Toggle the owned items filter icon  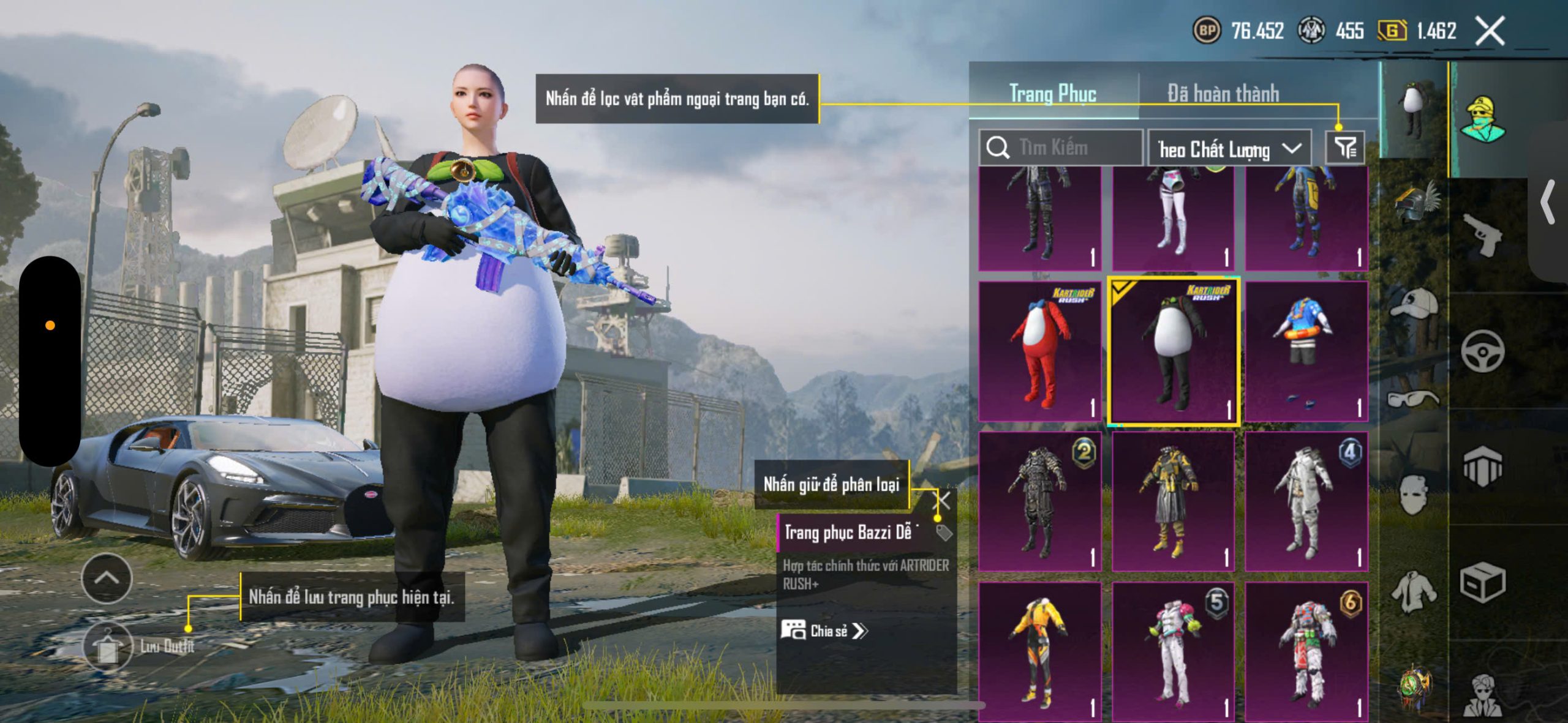coord(1345,148)
